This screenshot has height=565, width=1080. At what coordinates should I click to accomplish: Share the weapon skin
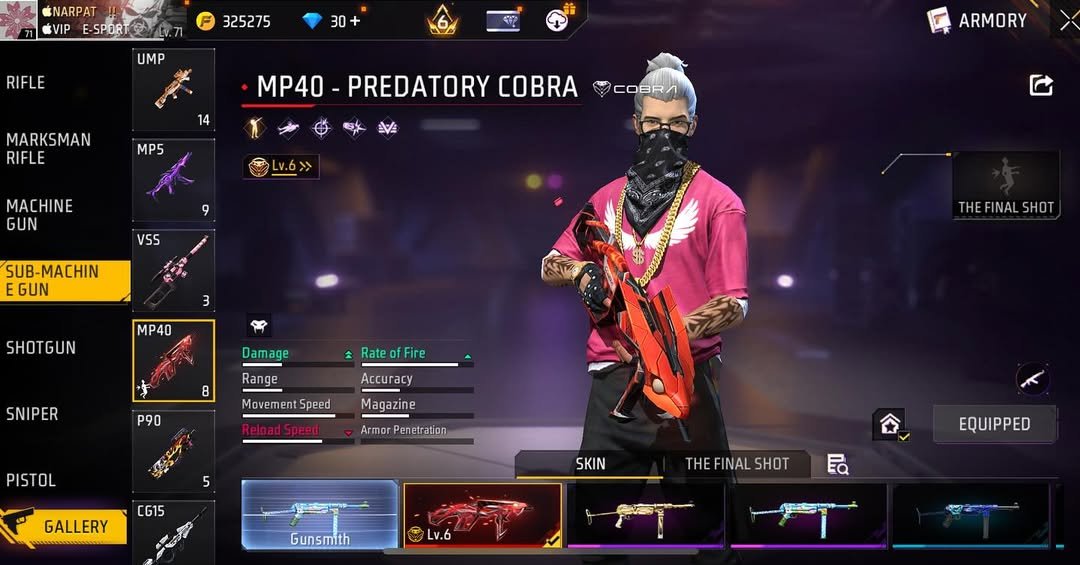[1041, 86]
